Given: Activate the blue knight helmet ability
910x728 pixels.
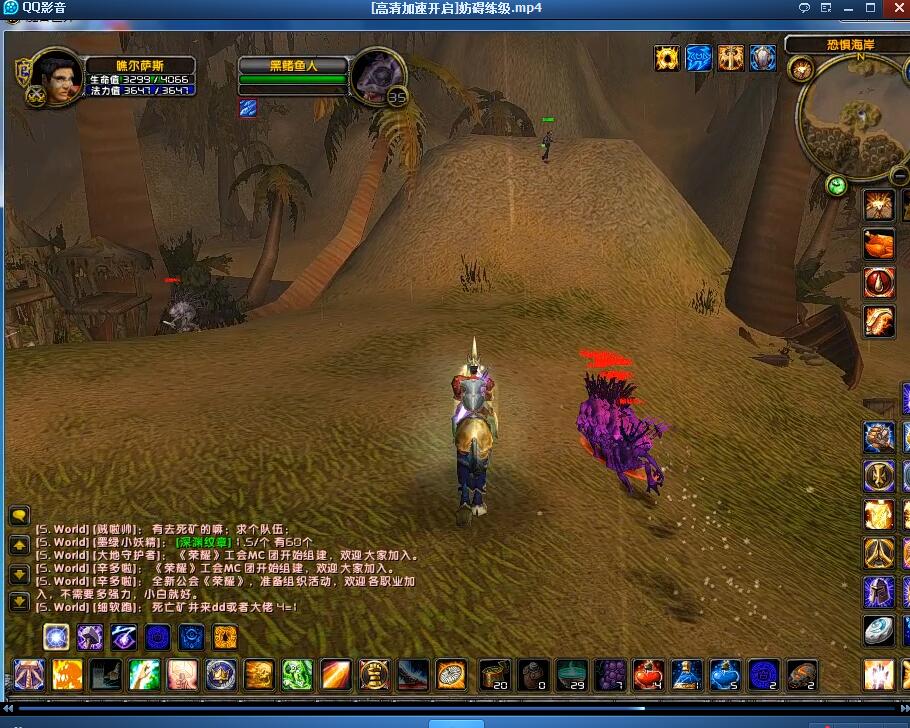Looking at the screenshot, I should point(879,592).
